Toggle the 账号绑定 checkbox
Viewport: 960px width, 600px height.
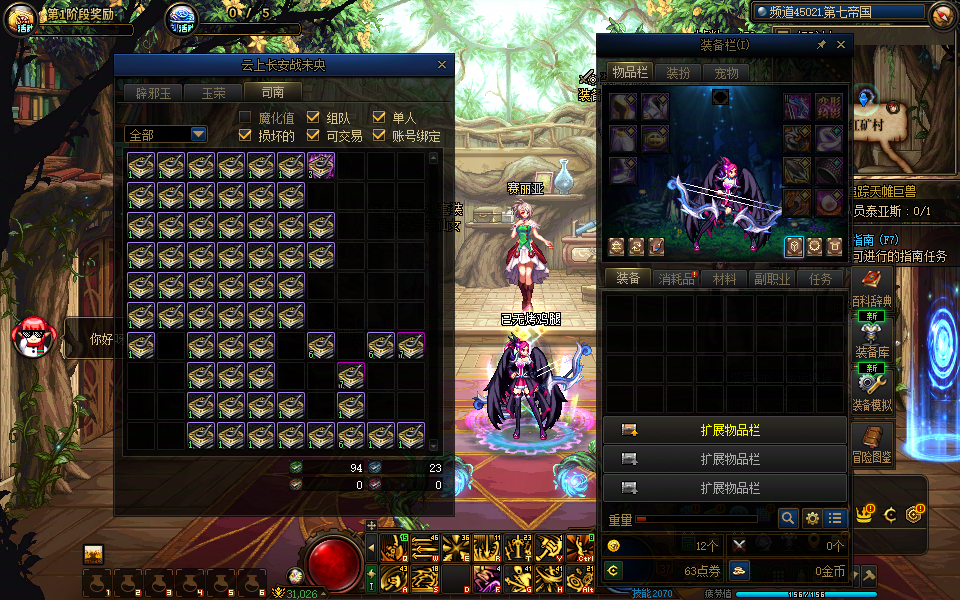pyautogui.click(x=379, y=136)
